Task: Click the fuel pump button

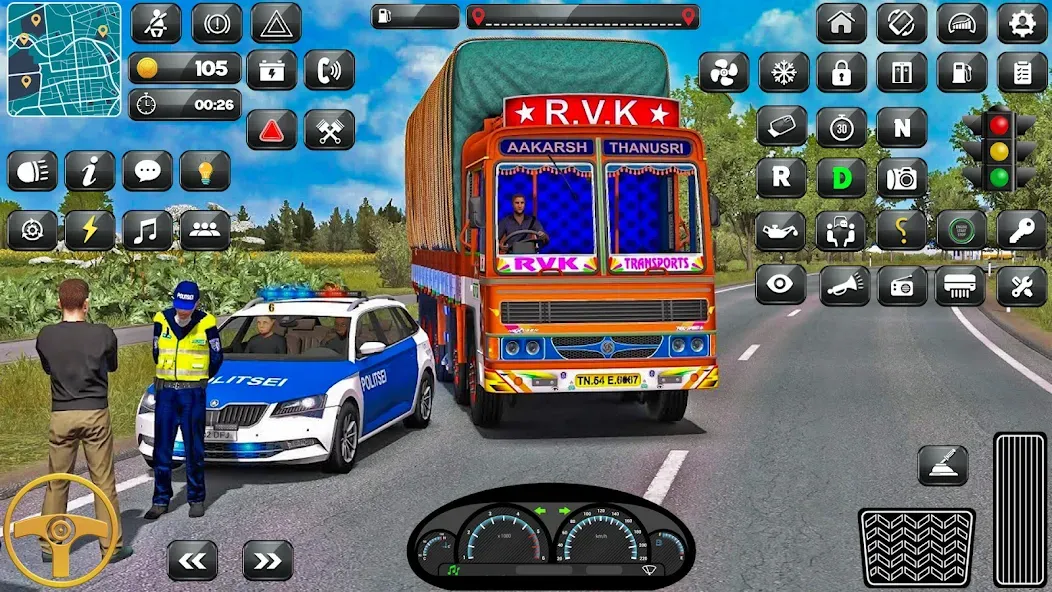Action: click(x=961, y=72)
